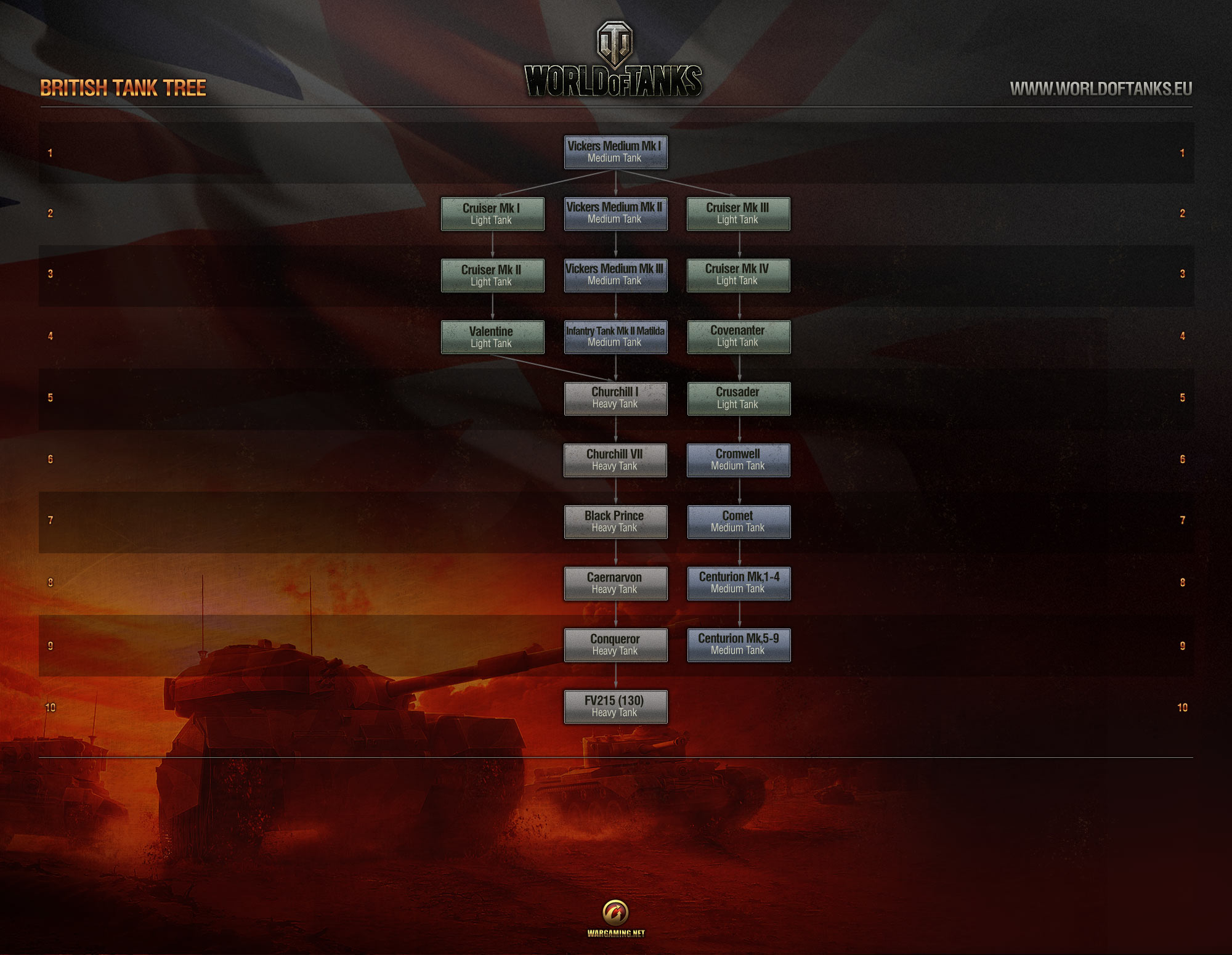This screenshot has height=955, width=1232.
Task: Choose the Caernarvon heavy tank
Action: (x=615, y=583)
